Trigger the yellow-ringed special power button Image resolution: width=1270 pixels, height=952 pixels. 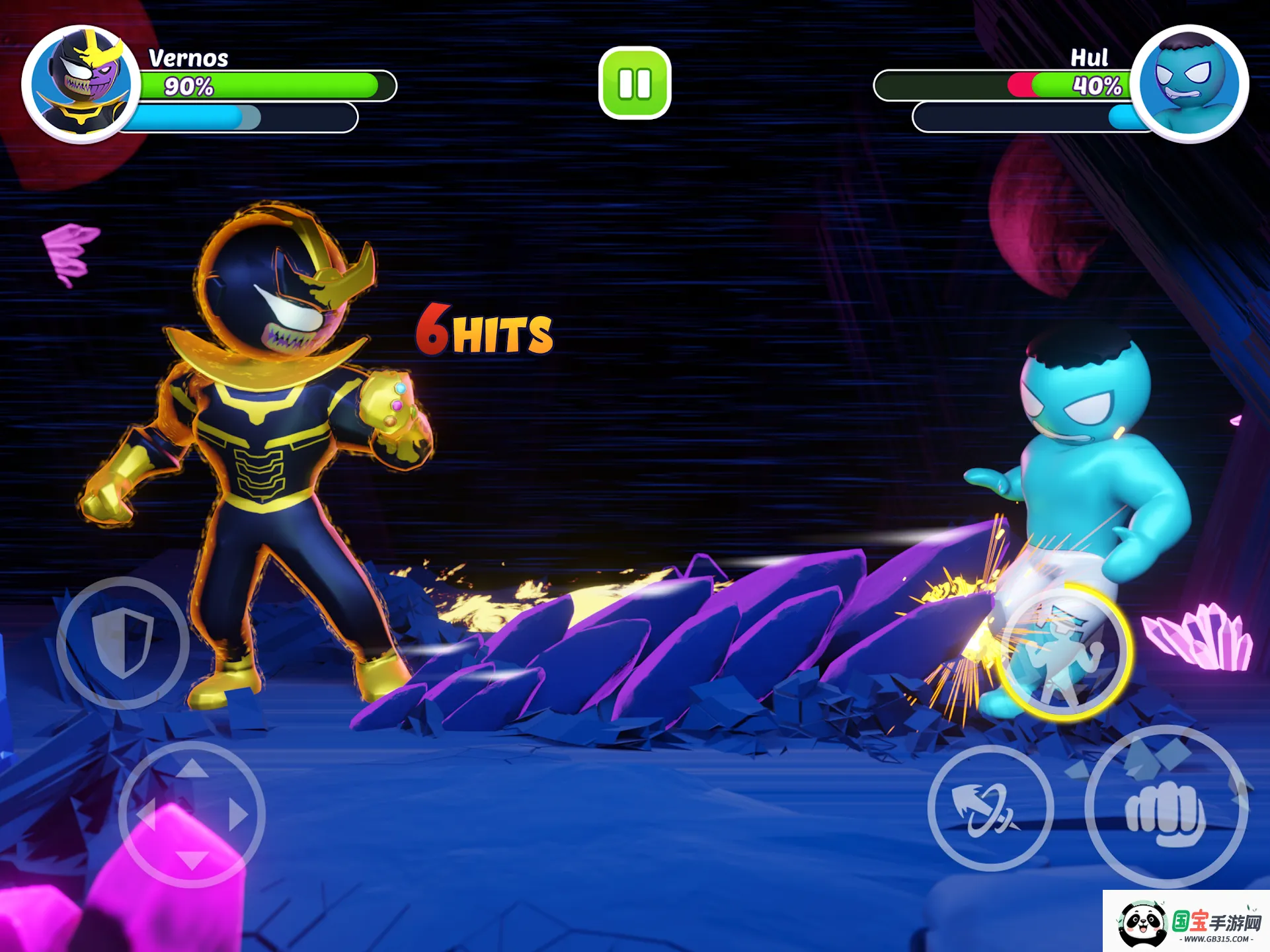(x=1063, y=652)
